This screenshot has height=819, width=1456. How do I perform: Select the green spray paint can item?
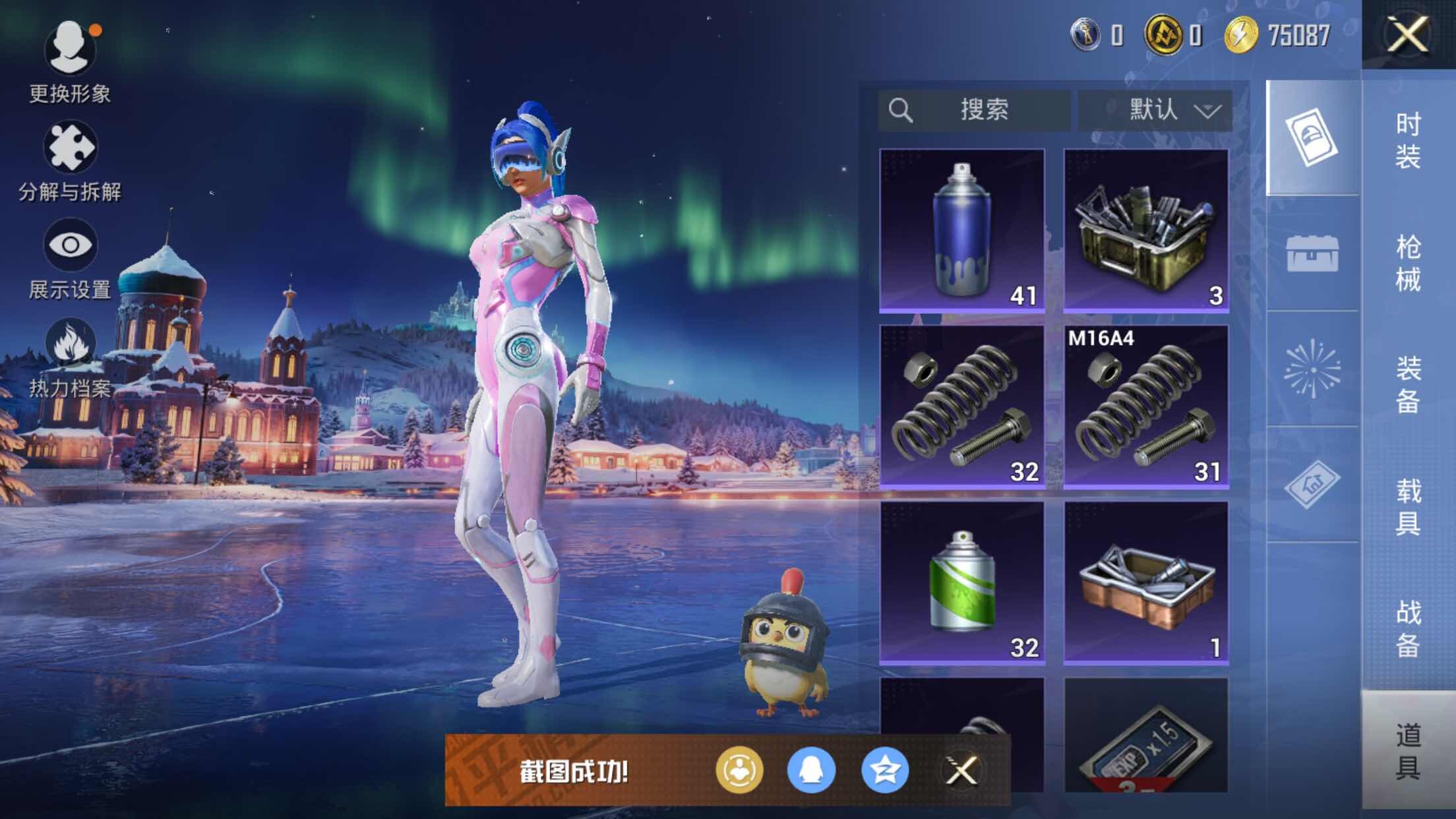click(x=961, y=583)
